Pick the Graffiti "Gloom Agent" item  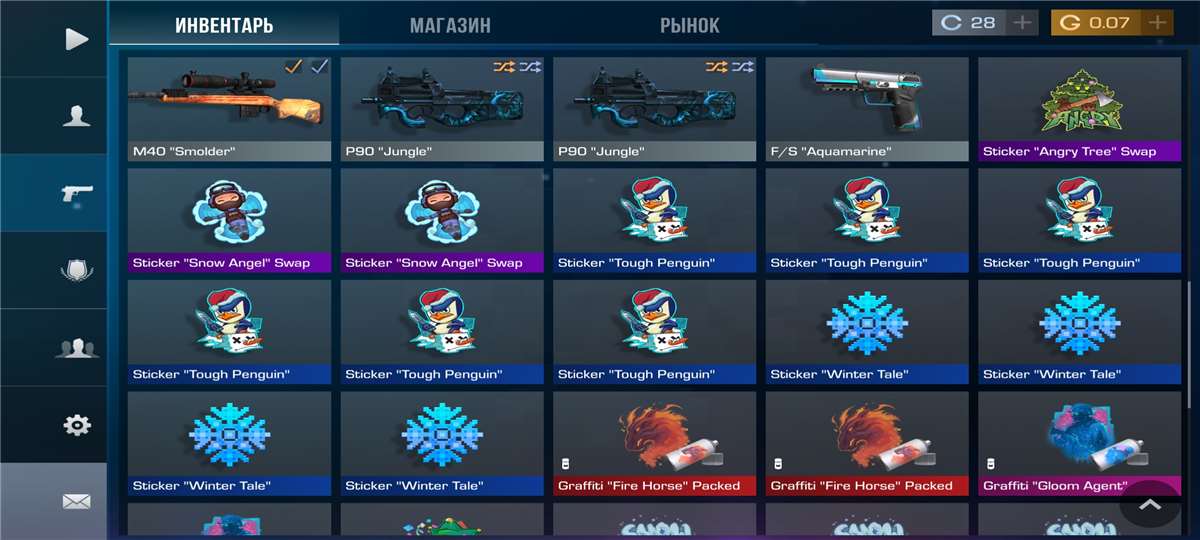click(x=1078, y=443)
